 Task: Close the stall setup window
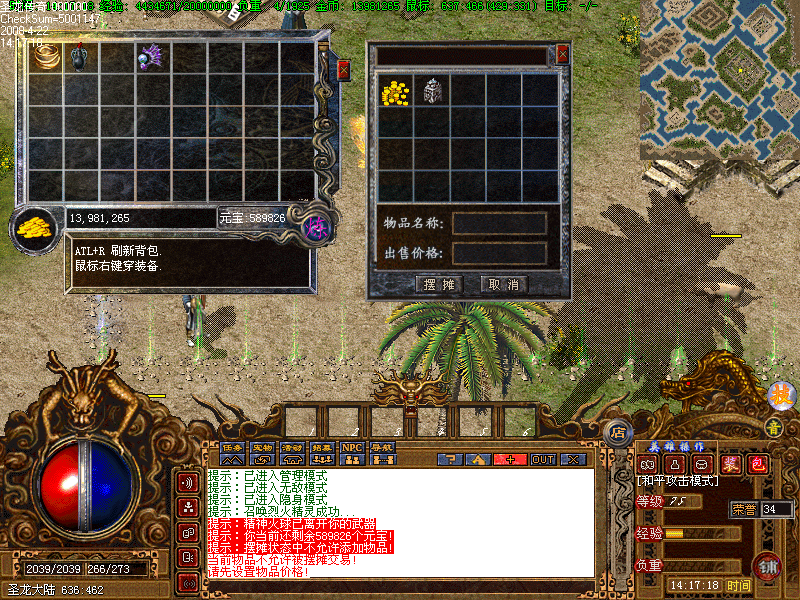[562, 54]
